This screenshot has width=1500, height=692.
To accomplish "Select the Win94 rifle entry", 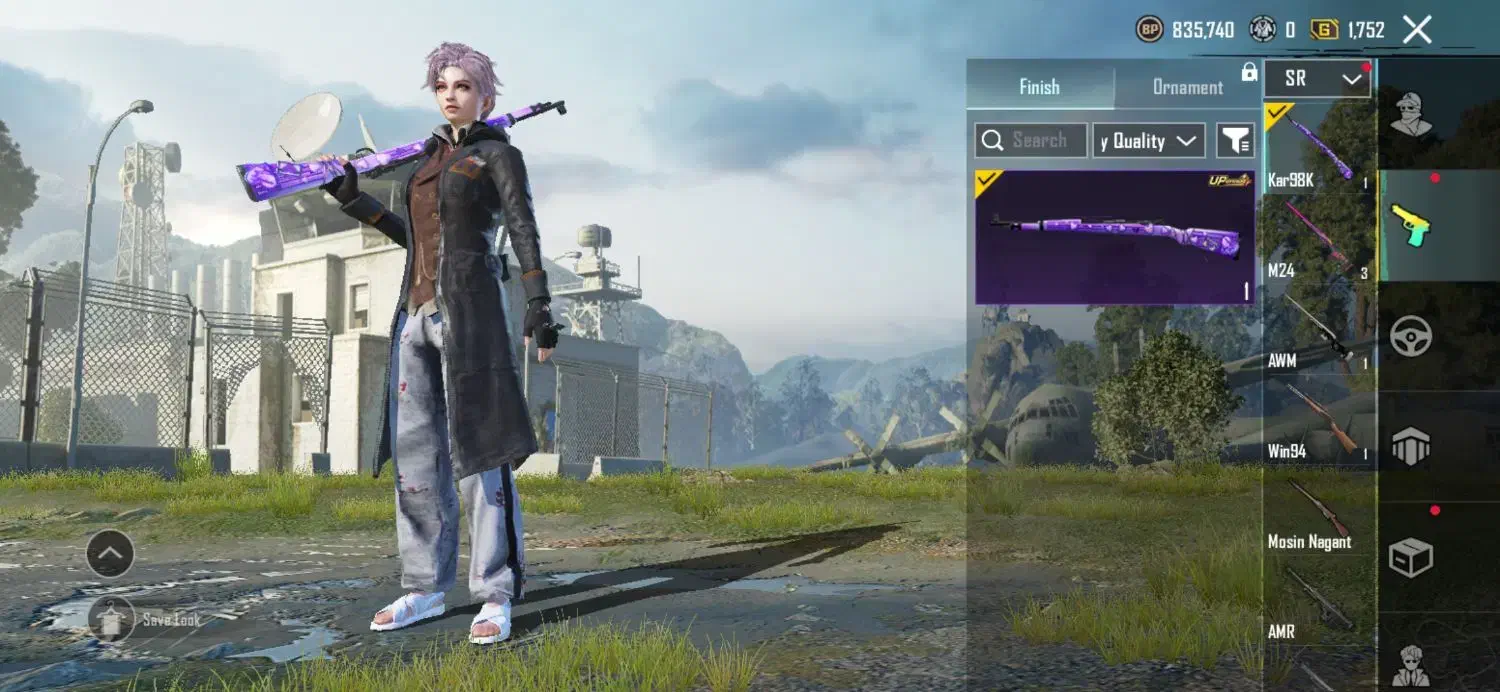I will 1318,420.
